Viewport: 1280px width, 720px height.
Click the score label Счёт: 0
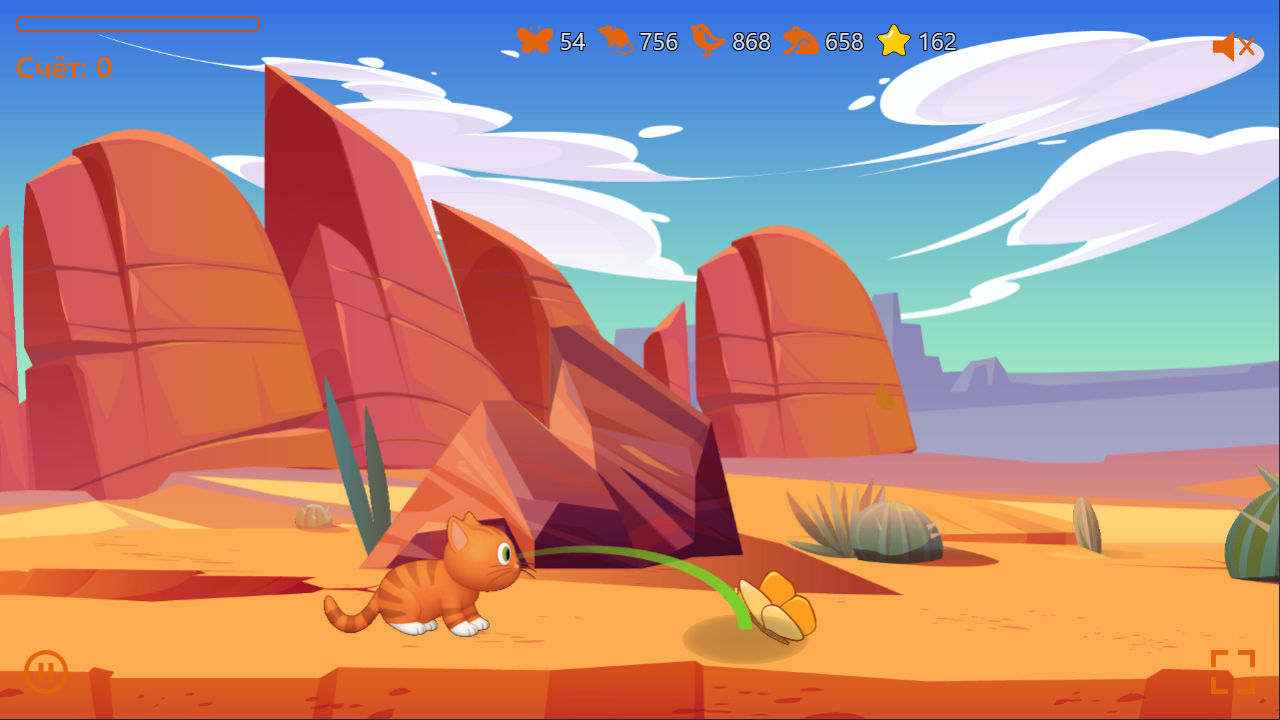[63, 68]
